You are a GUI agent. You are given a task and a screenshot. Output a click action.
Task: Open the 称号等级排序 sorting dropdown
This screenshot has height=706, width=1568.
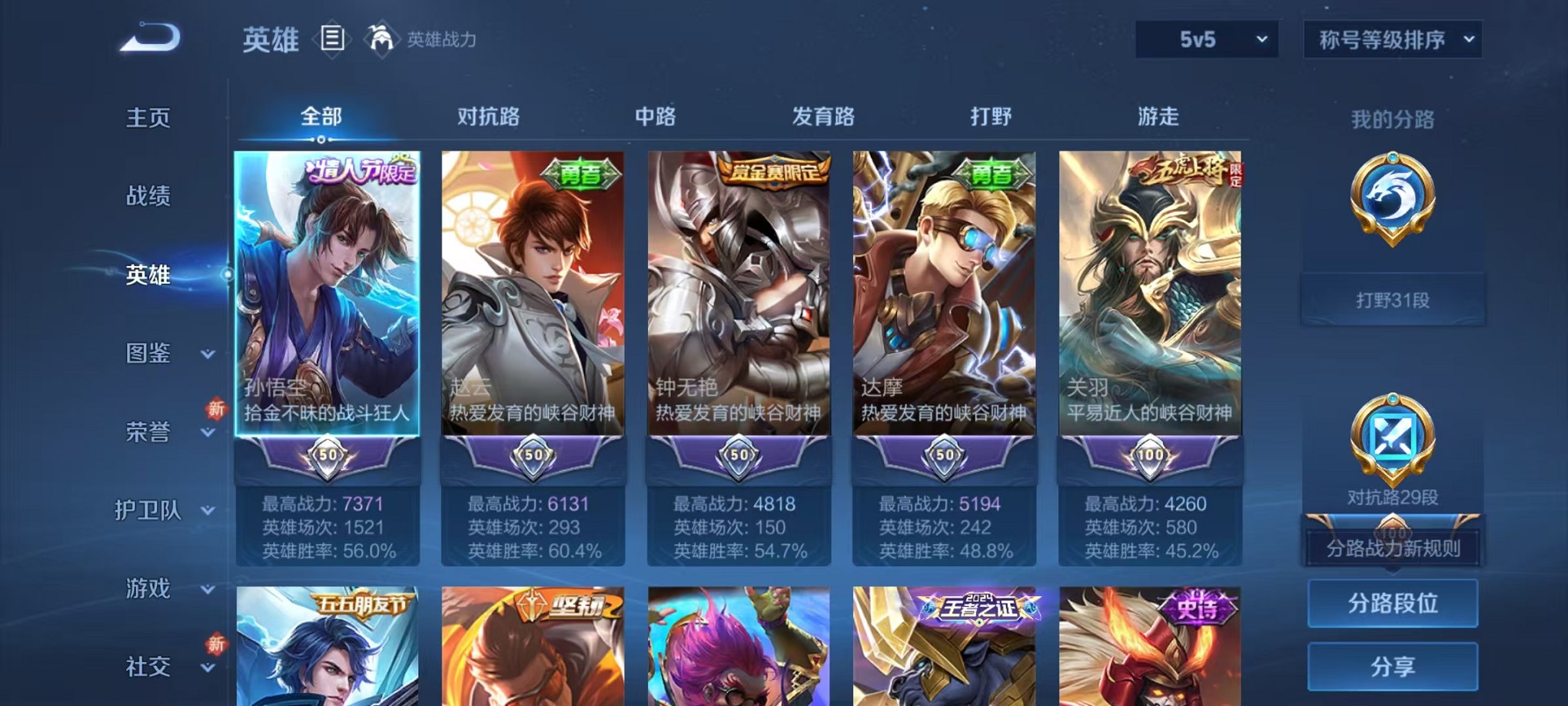1391,38
